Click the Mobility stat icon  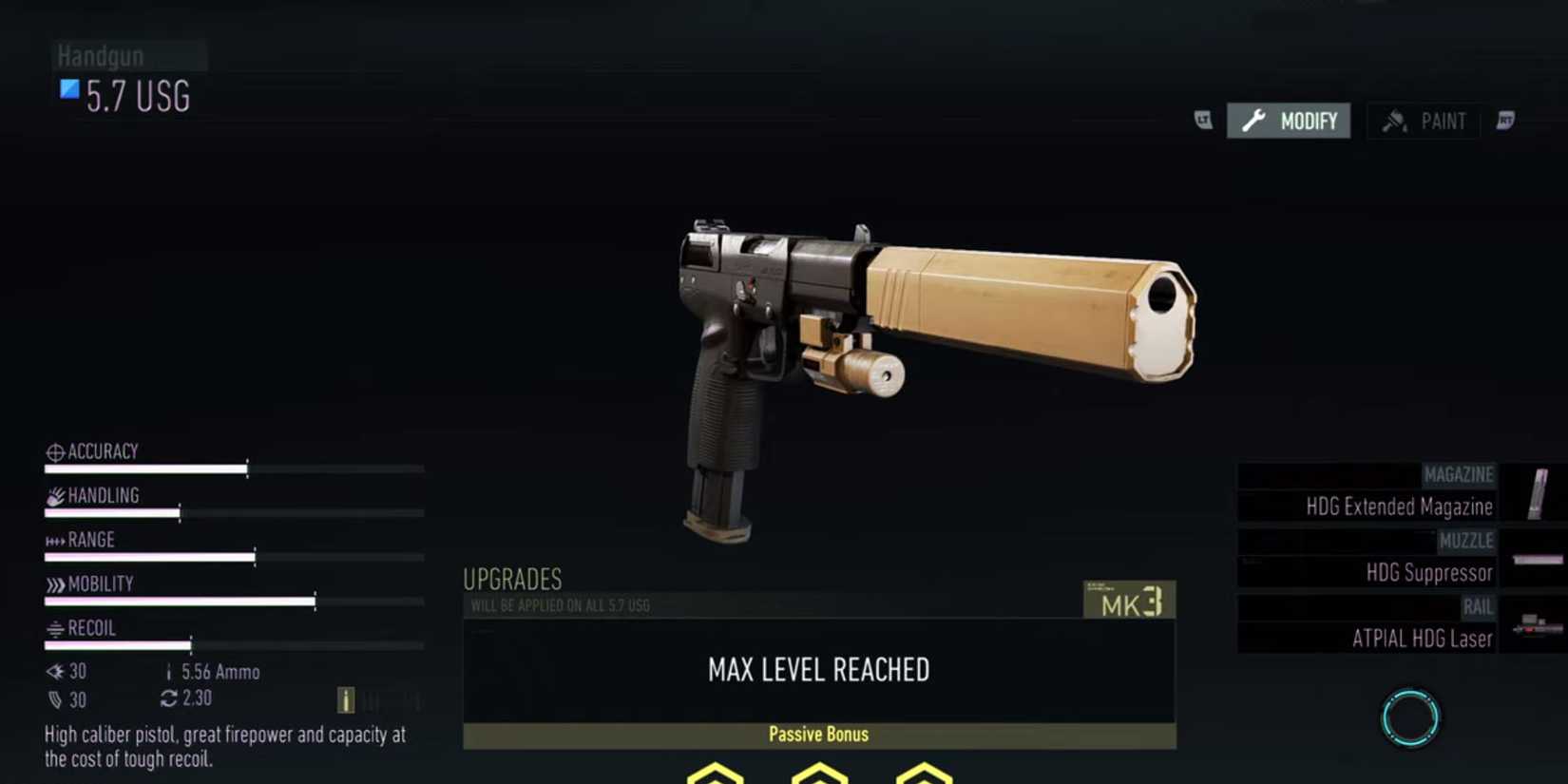pyautogui.click(x=54, y=583)
